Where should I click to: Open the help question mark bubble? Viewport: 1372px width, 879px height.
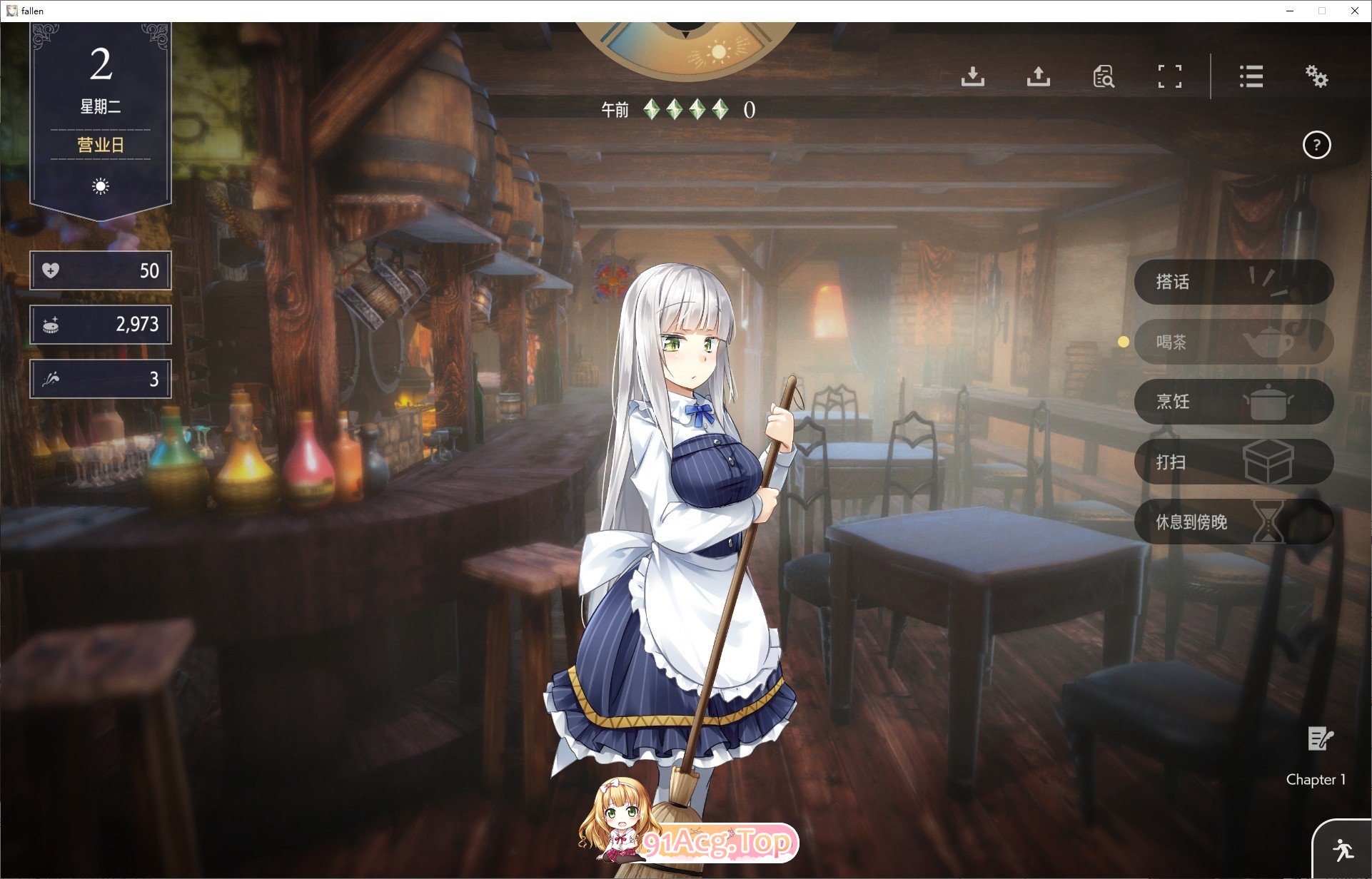pos(1317,145)
